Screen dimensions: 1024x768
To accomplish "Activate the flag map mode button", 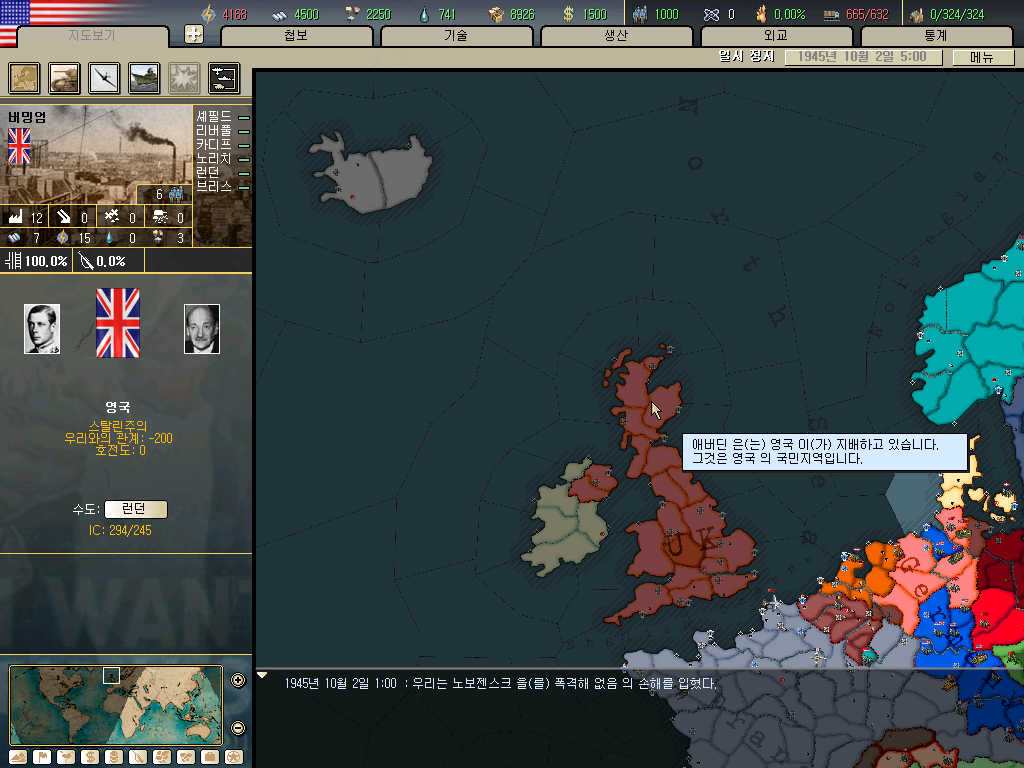I will [42, 757].
